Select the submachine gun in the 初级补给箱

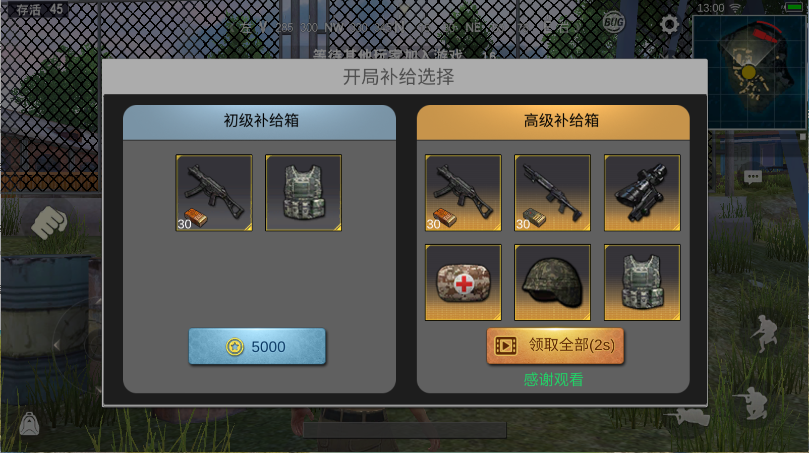[213, 193]
